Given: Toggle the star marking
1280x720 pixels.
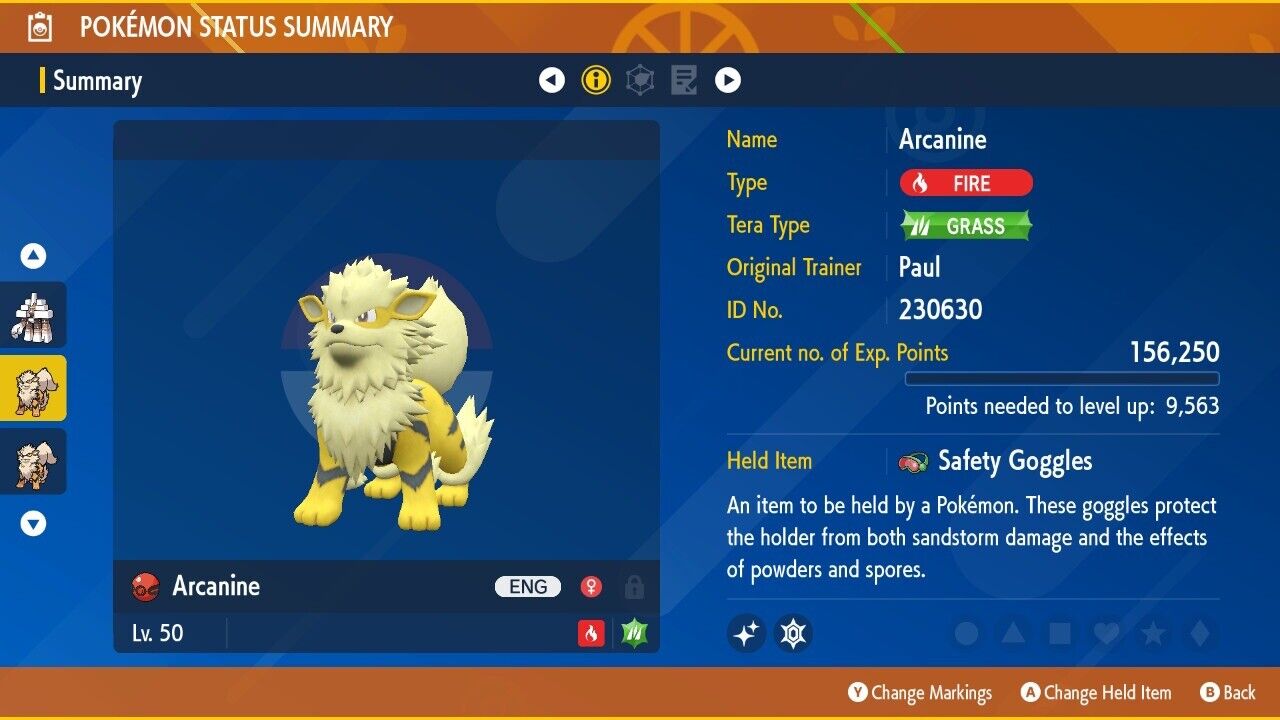Looking at the screenshot, I should point(1152,633).
